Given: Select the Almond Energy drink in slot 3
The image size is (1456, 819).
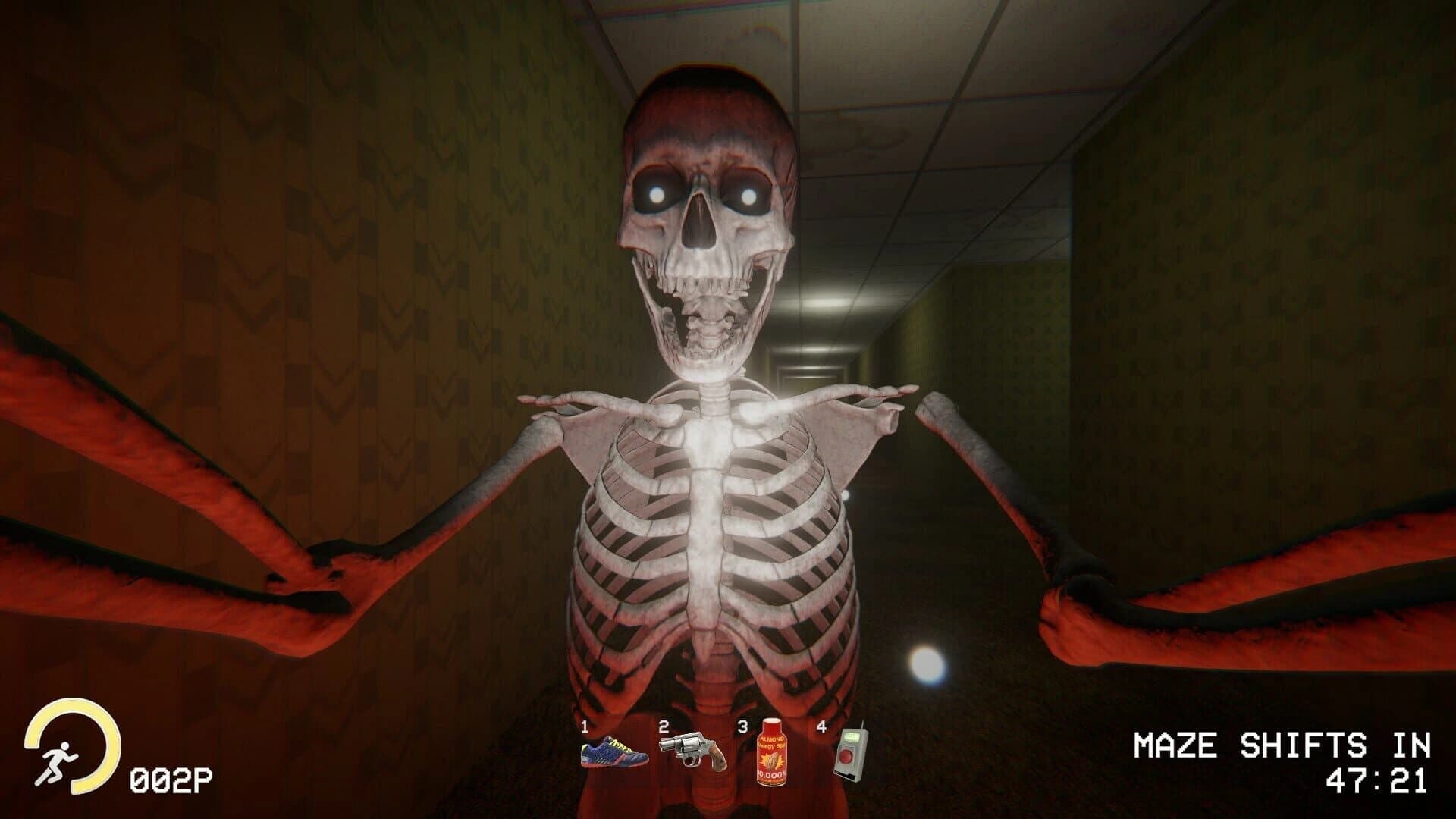Looking at the screenshot, I should (x=772, y=751).
